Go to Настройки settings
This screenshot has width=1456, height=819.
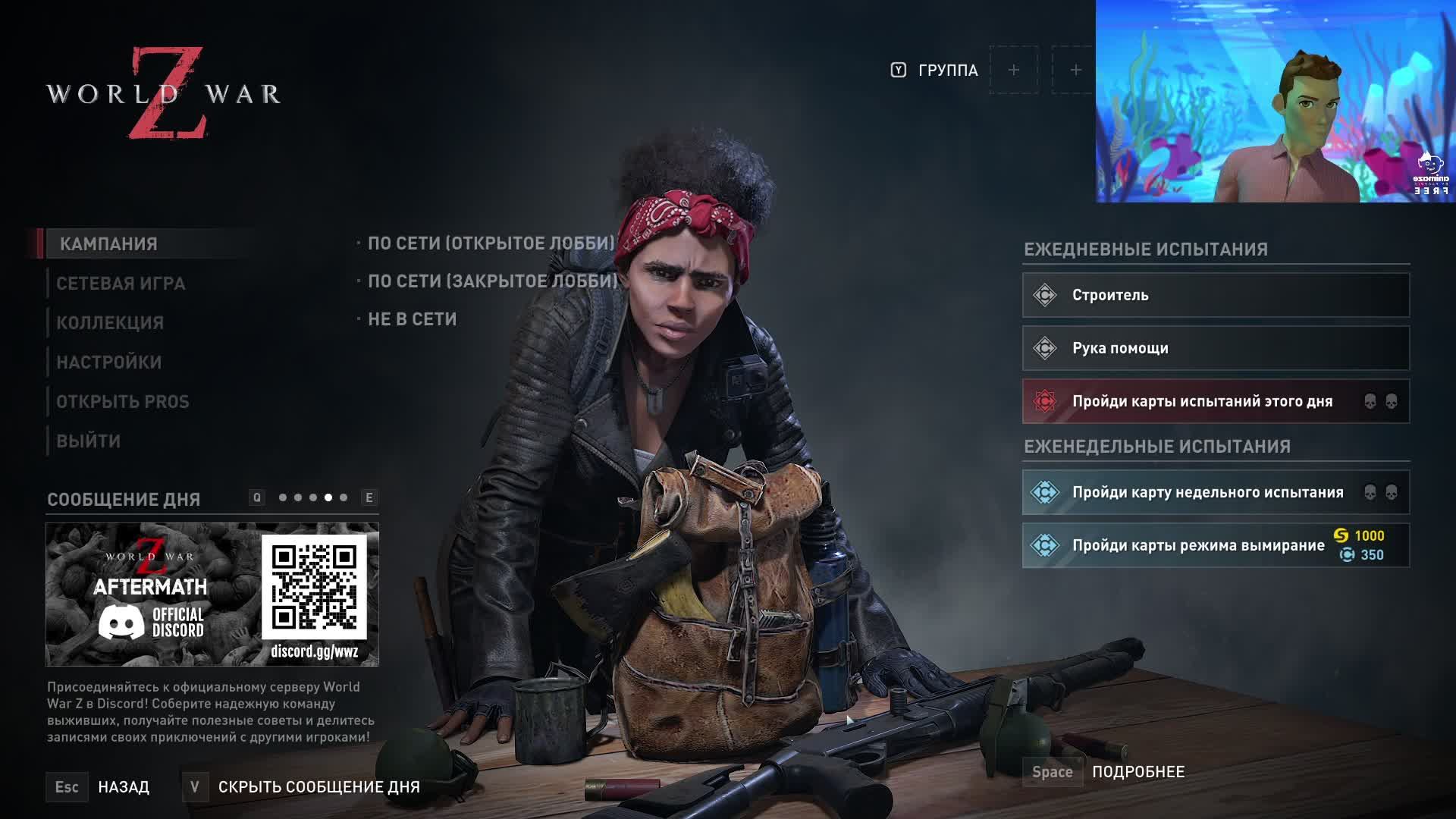[108, 362]
